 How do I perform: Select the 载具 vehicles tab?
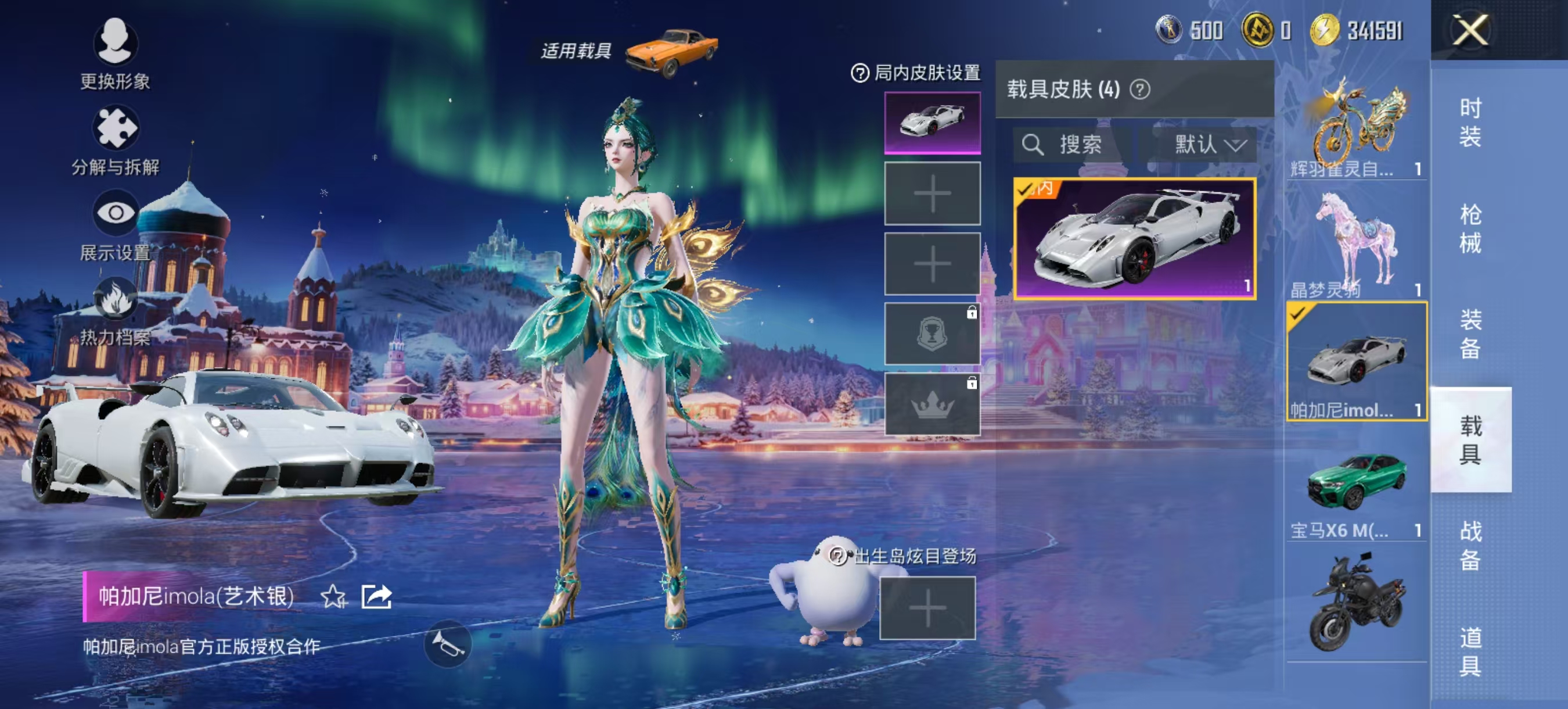[1470, 440]
